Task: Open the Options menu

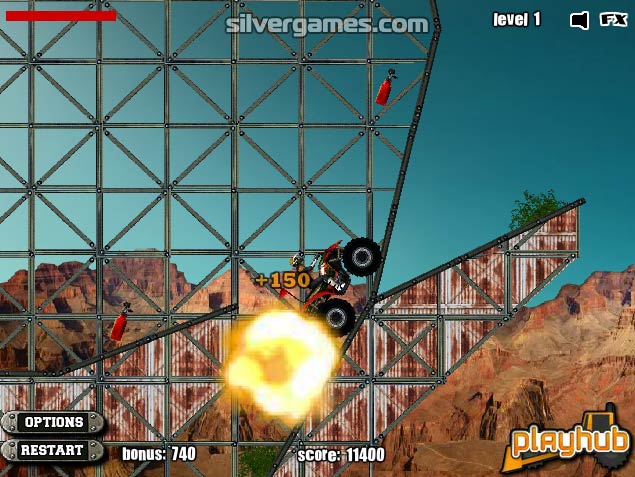Action: [53, 423]
